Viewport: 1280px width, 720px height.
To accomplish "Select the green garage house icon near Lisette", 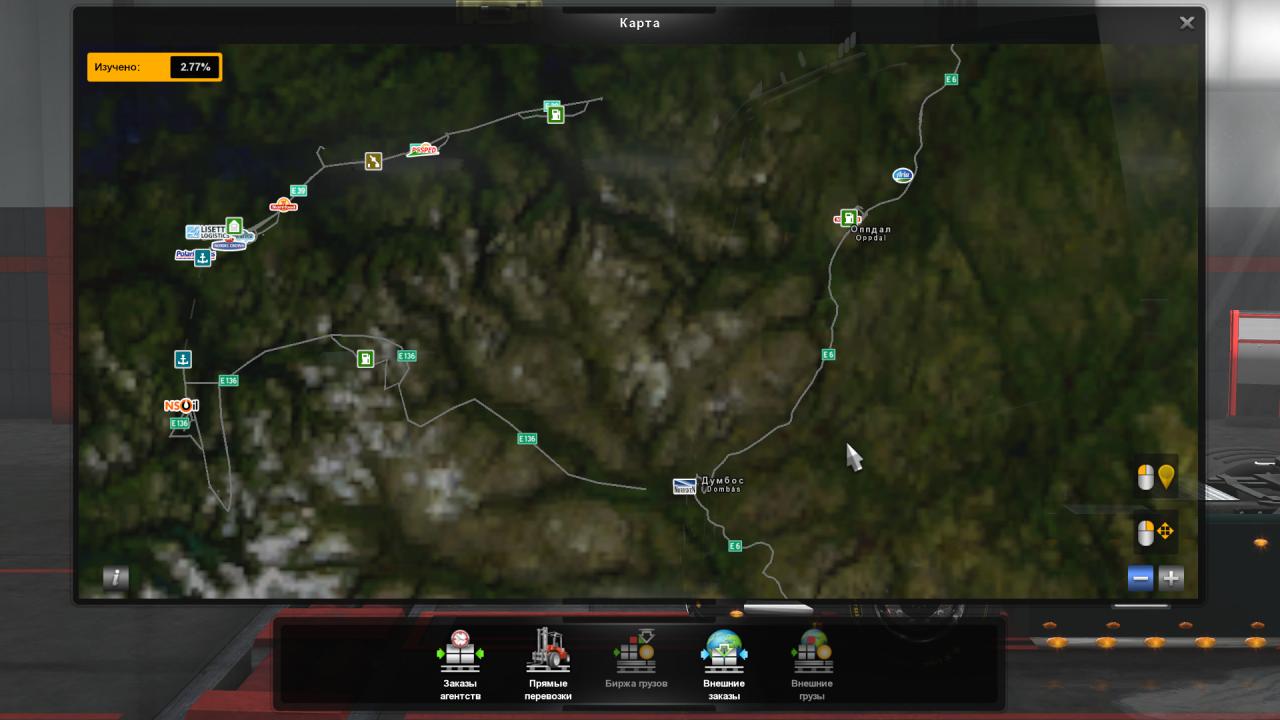I will click(234, 226).
